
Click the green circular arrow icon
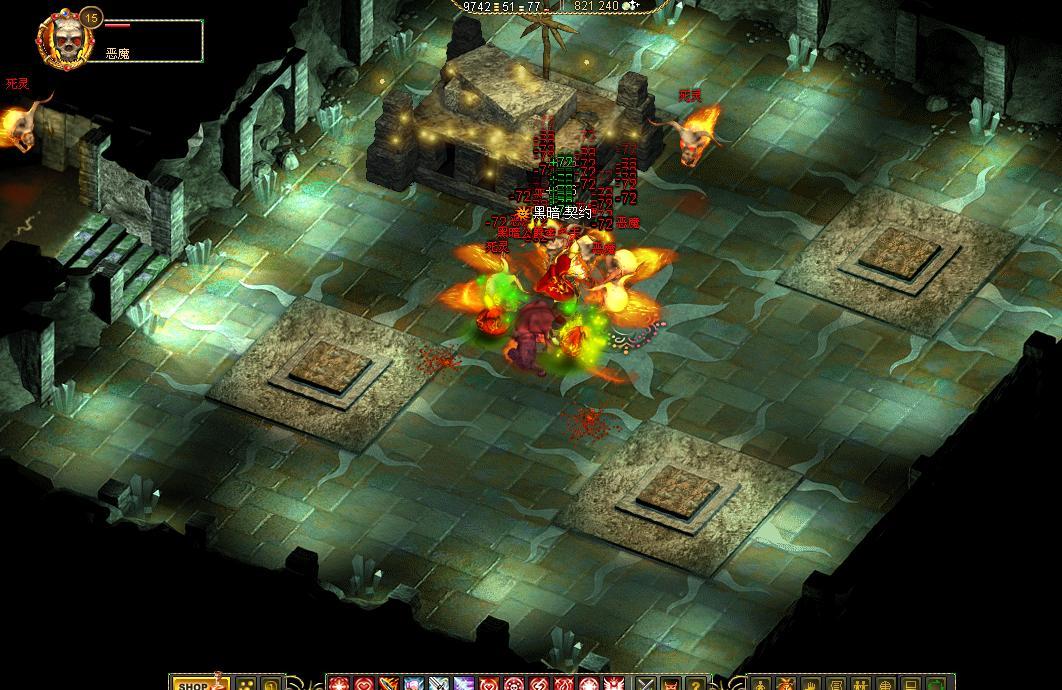pos(937,685)
